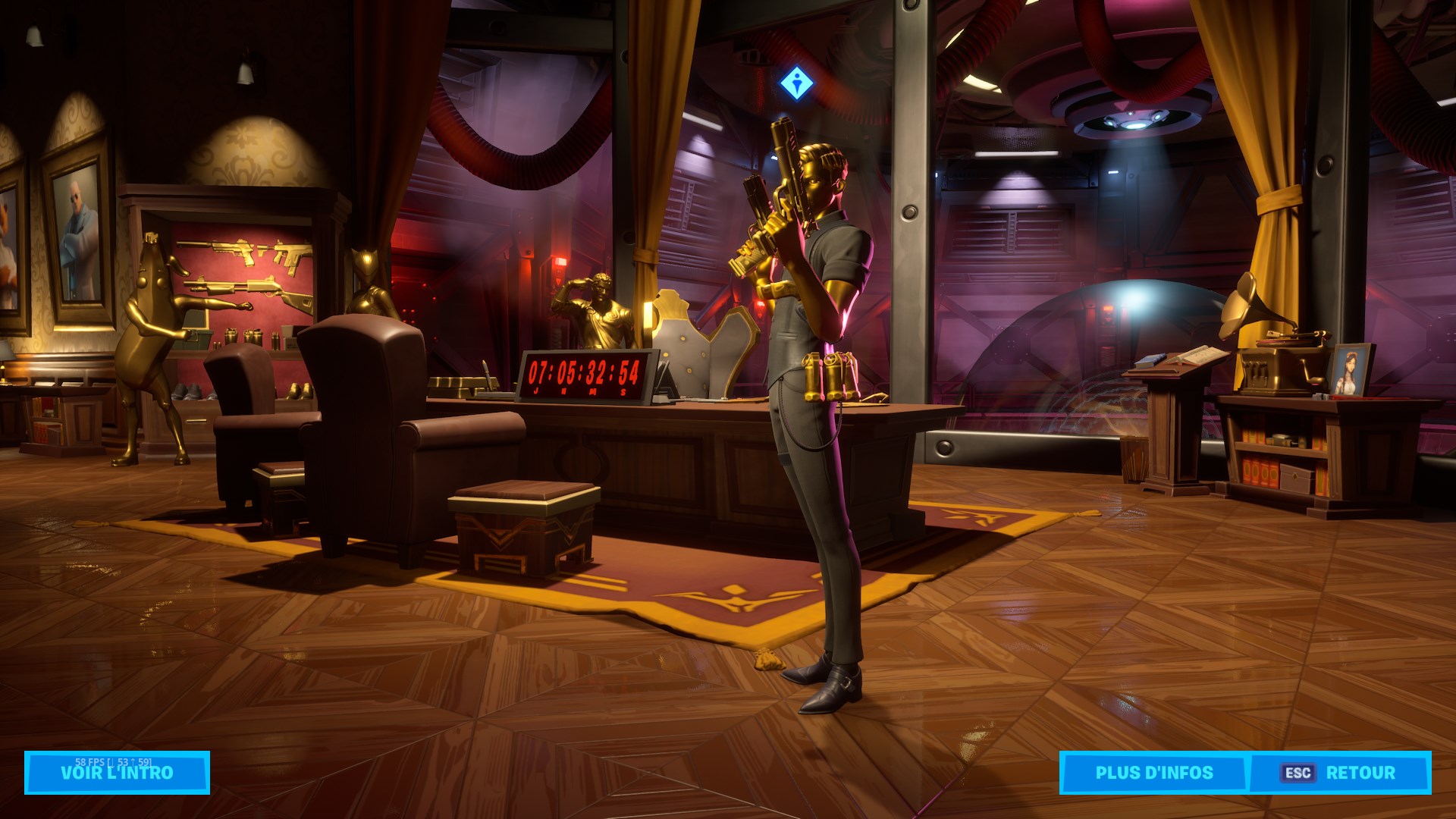Go back with the RETOUR button
This screenshot has height=819, width=1456.
click(1339, 773)
